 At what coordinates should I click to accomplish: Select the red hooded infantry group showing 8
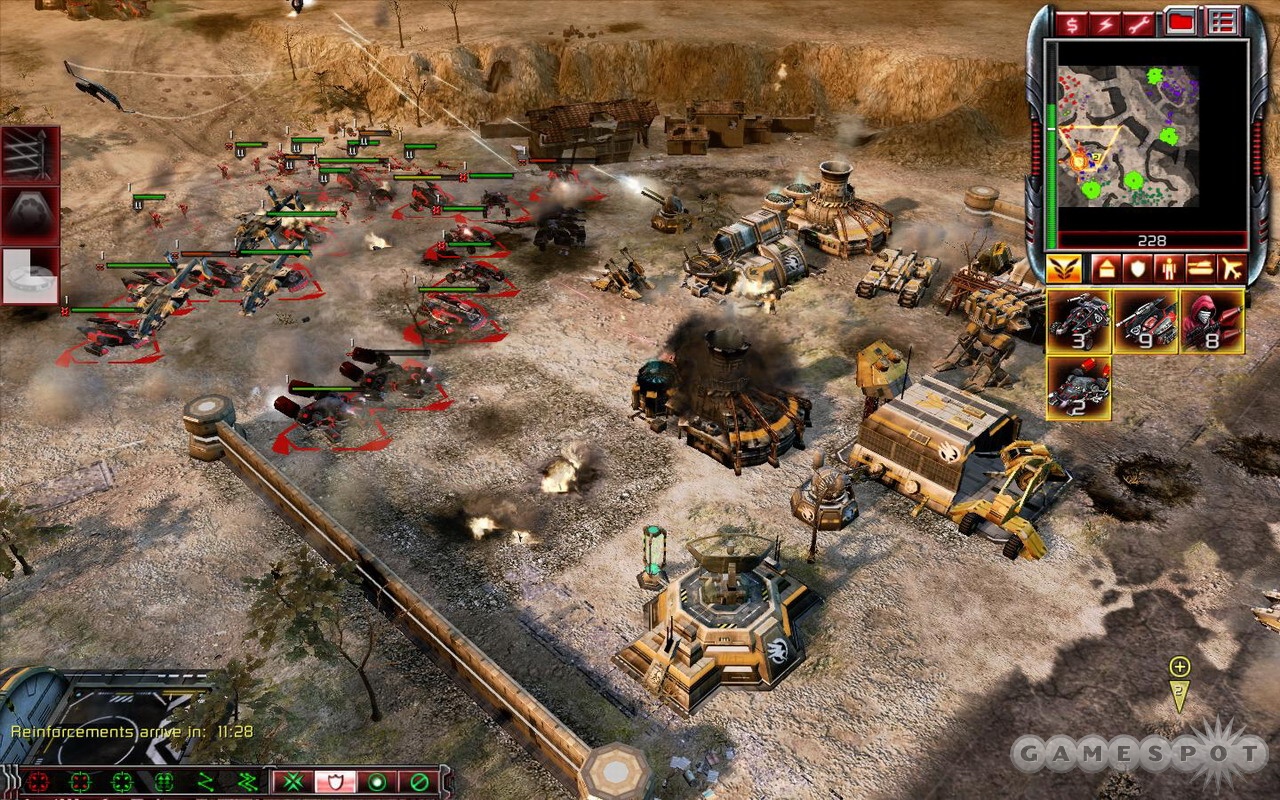click(x=1211, y=321)
